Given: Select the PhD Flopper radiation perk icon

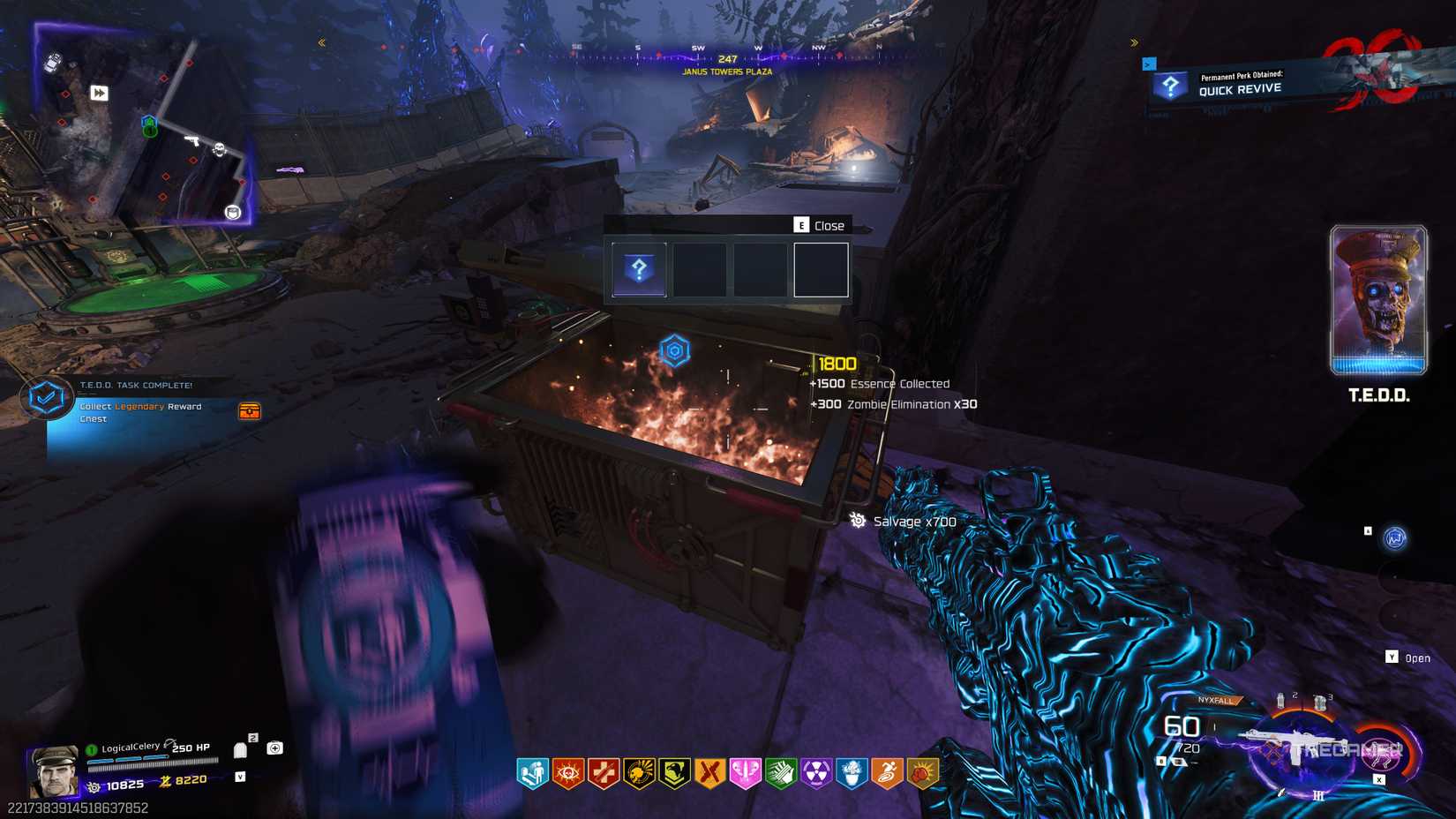Looking at the screenshot, I should [816, 772].
